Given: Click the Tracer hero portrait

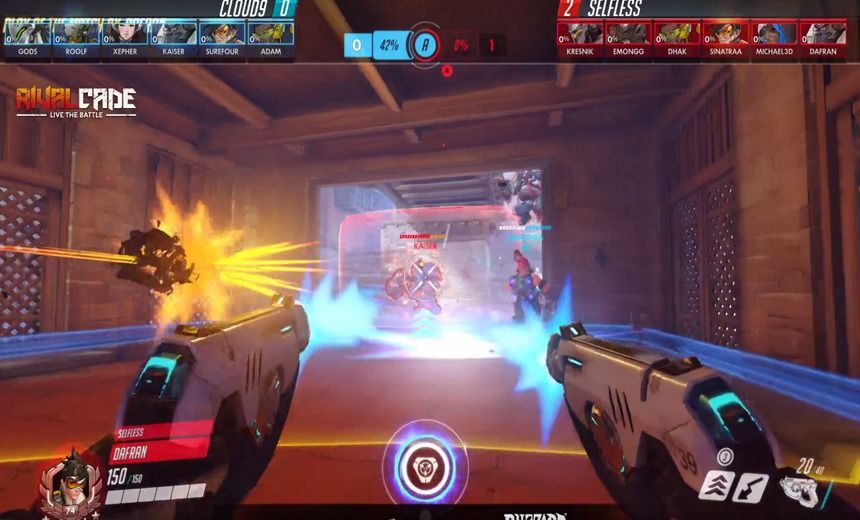Looking at the screenshot, I should point(72,482).
